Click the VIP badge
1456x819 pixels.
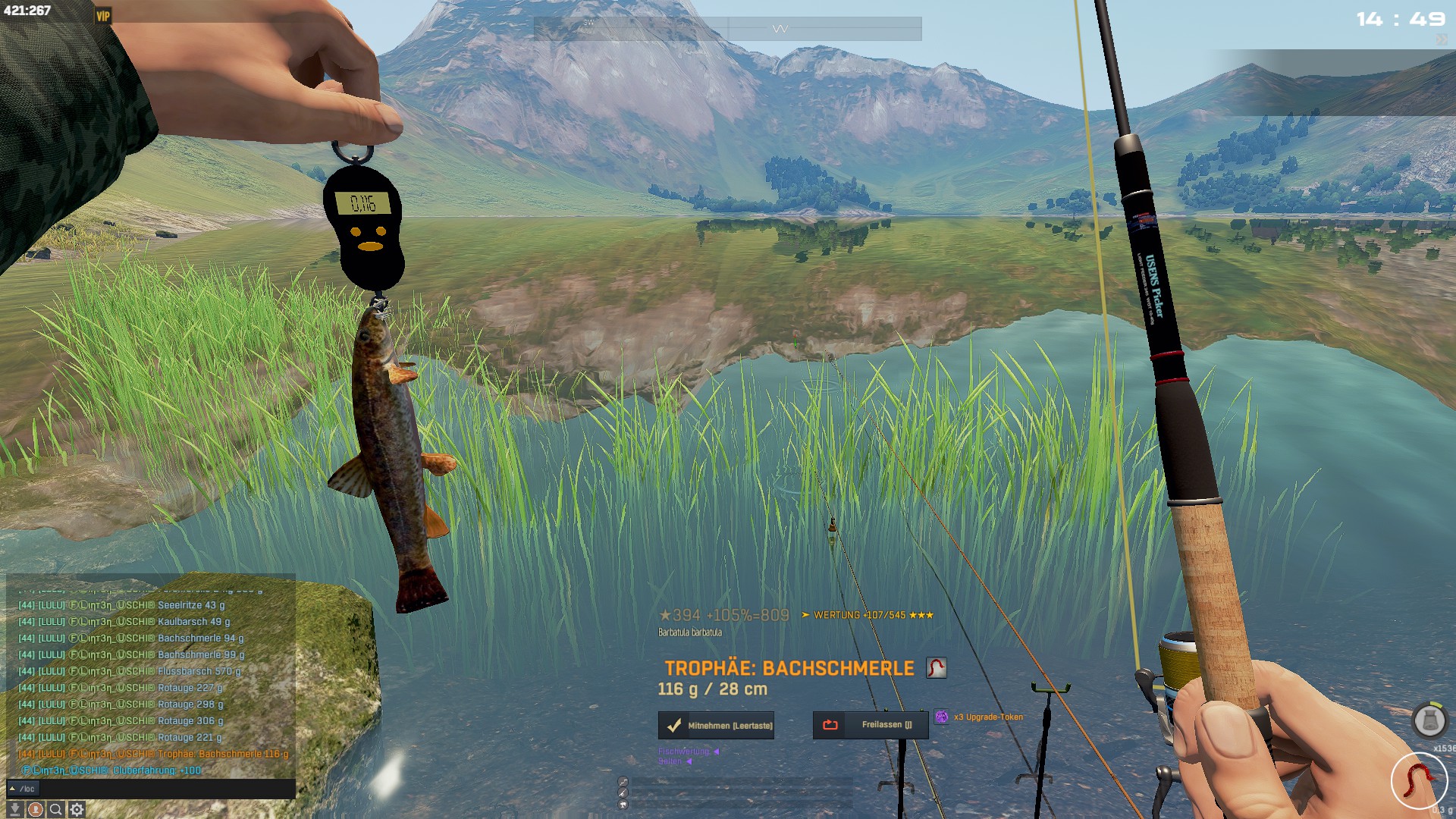pos(103,15)
